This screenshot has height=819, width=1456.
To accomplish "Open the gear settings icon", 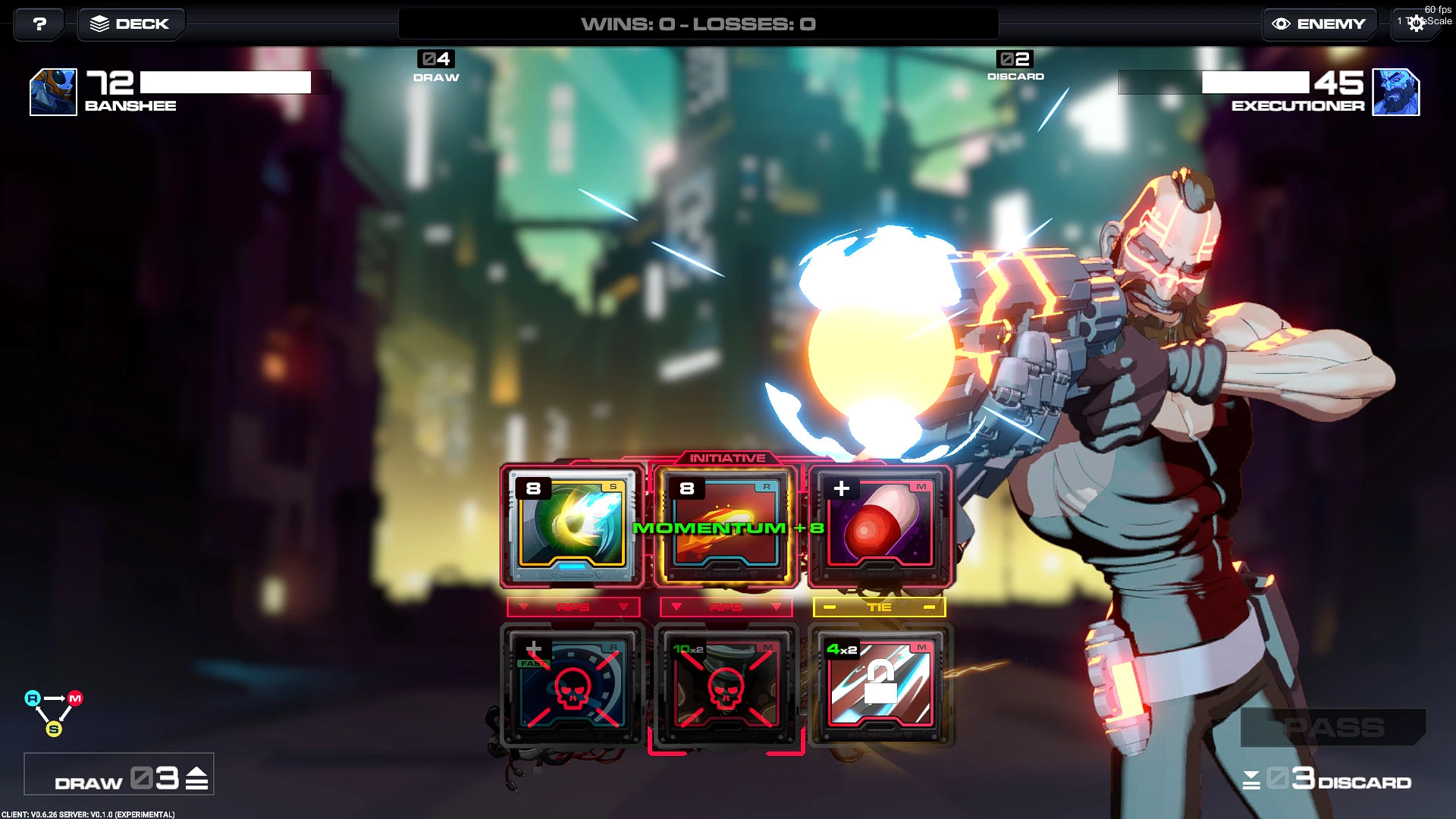I will pos(1415,24).
